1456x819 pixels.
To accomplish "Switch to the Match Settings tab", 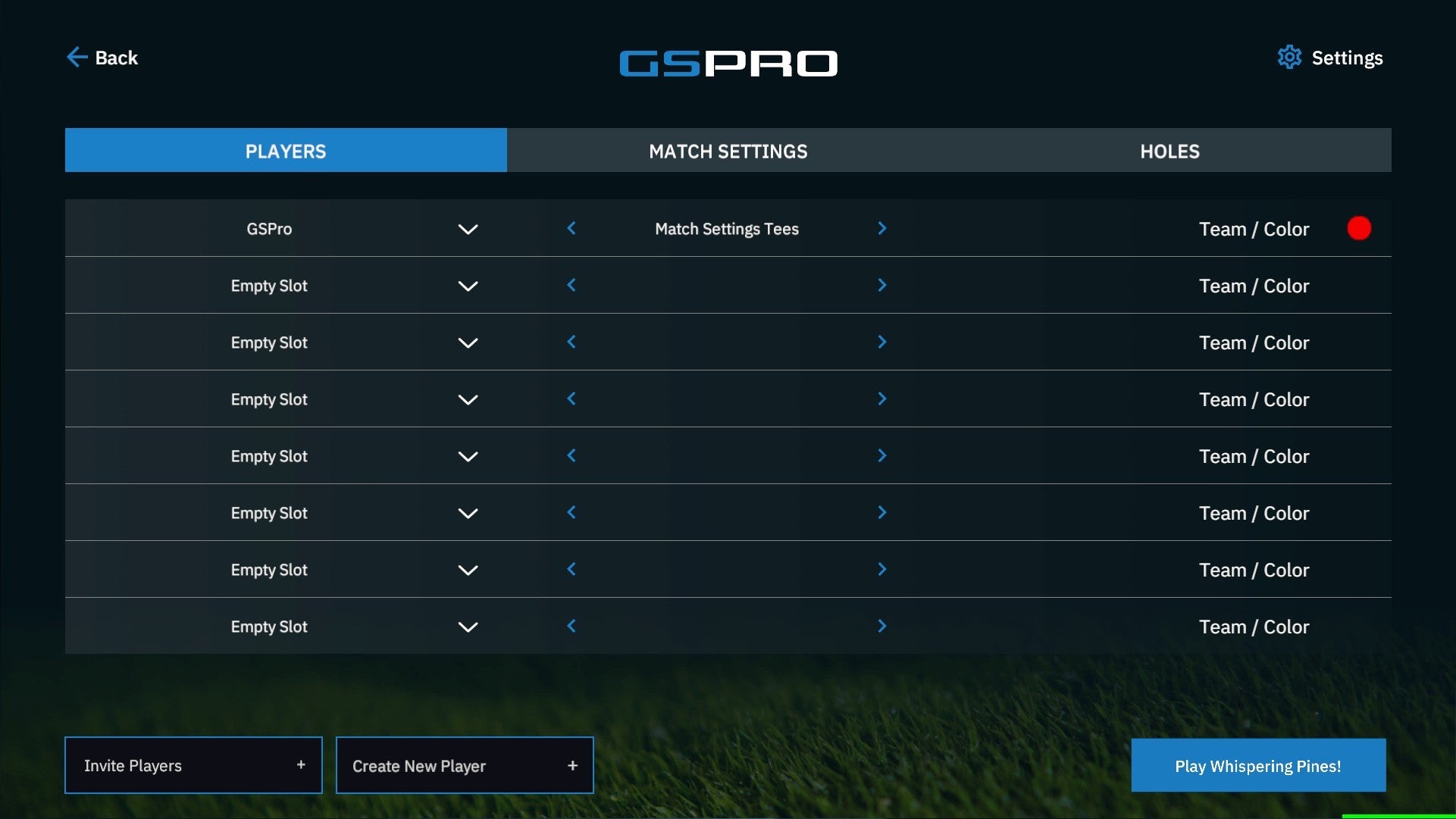I will coord(728,151).
